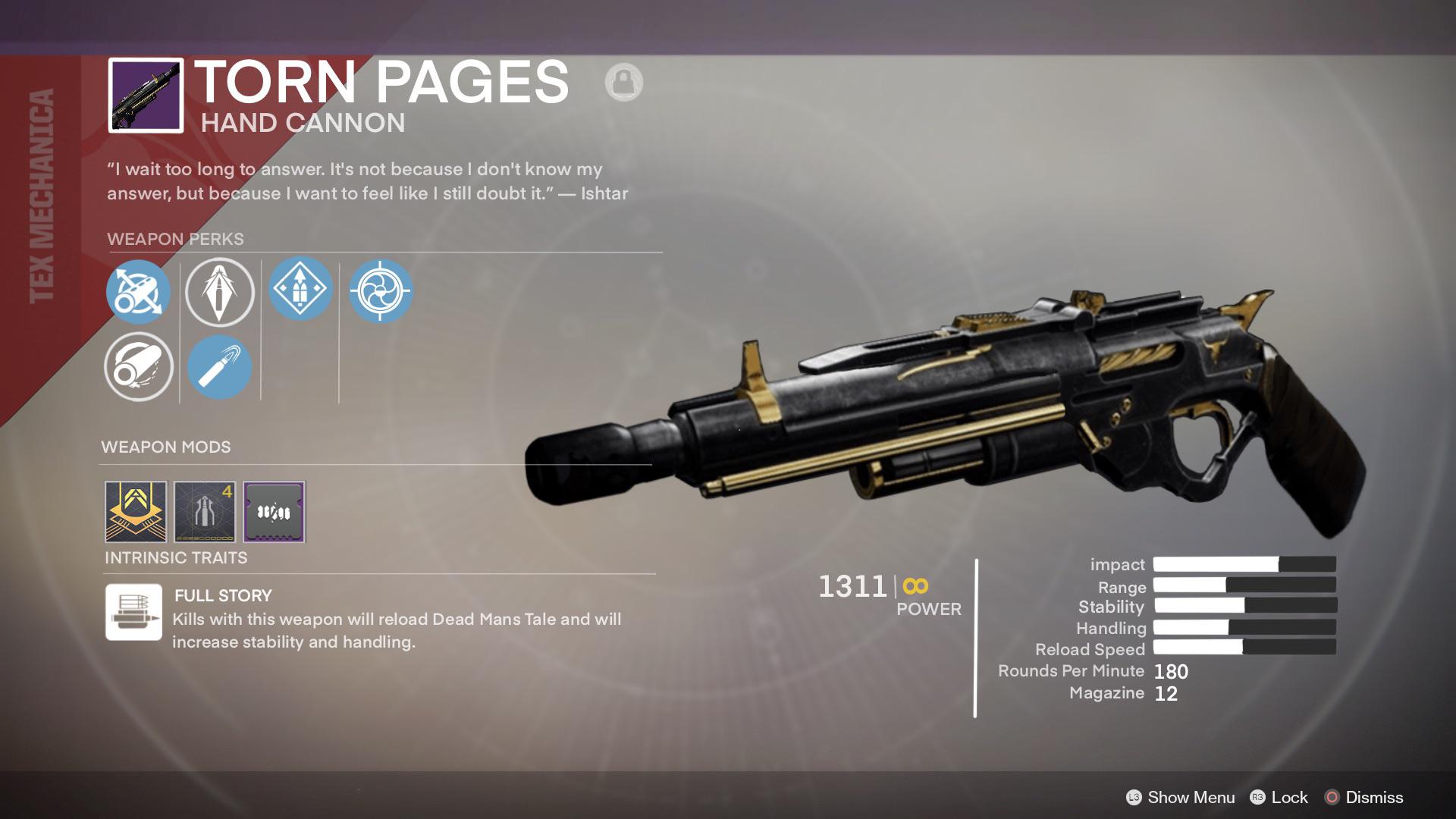Select the bottom-row barrel perk icon
1456x819 pixels.
(x=138, y=367)
